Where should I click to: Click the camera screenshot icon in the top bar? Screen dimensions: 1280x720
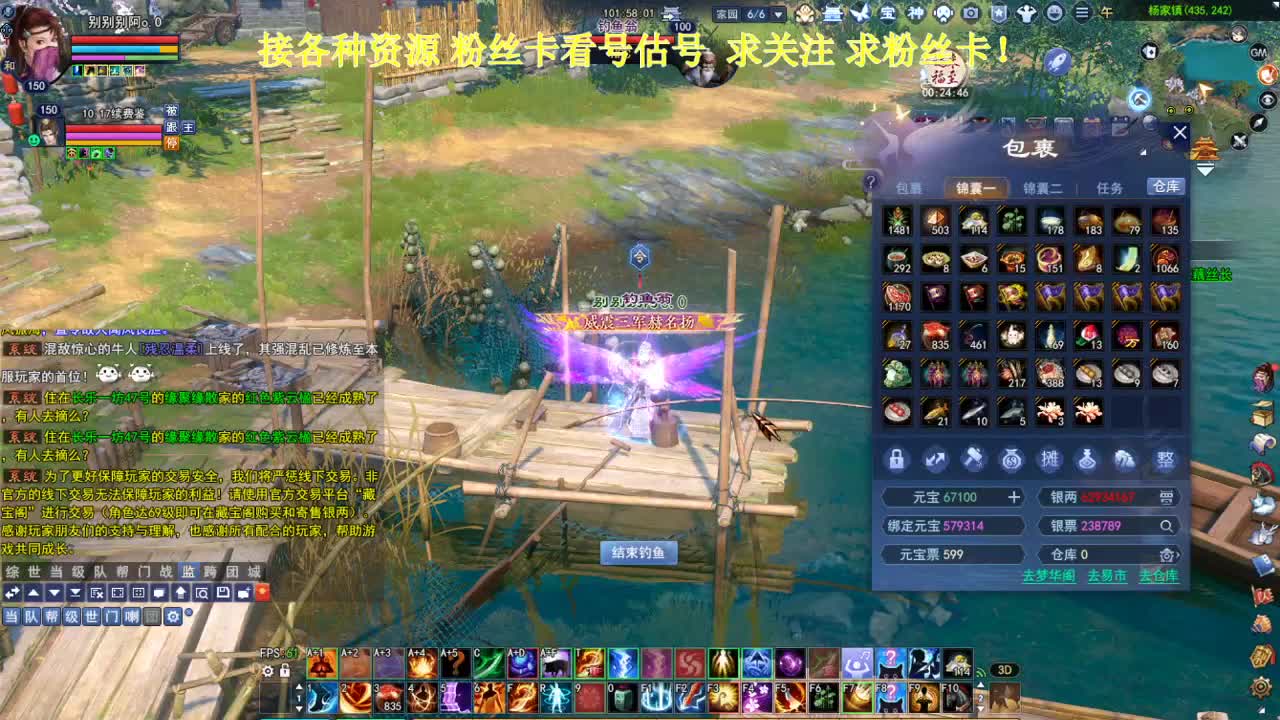pos(971,14)
